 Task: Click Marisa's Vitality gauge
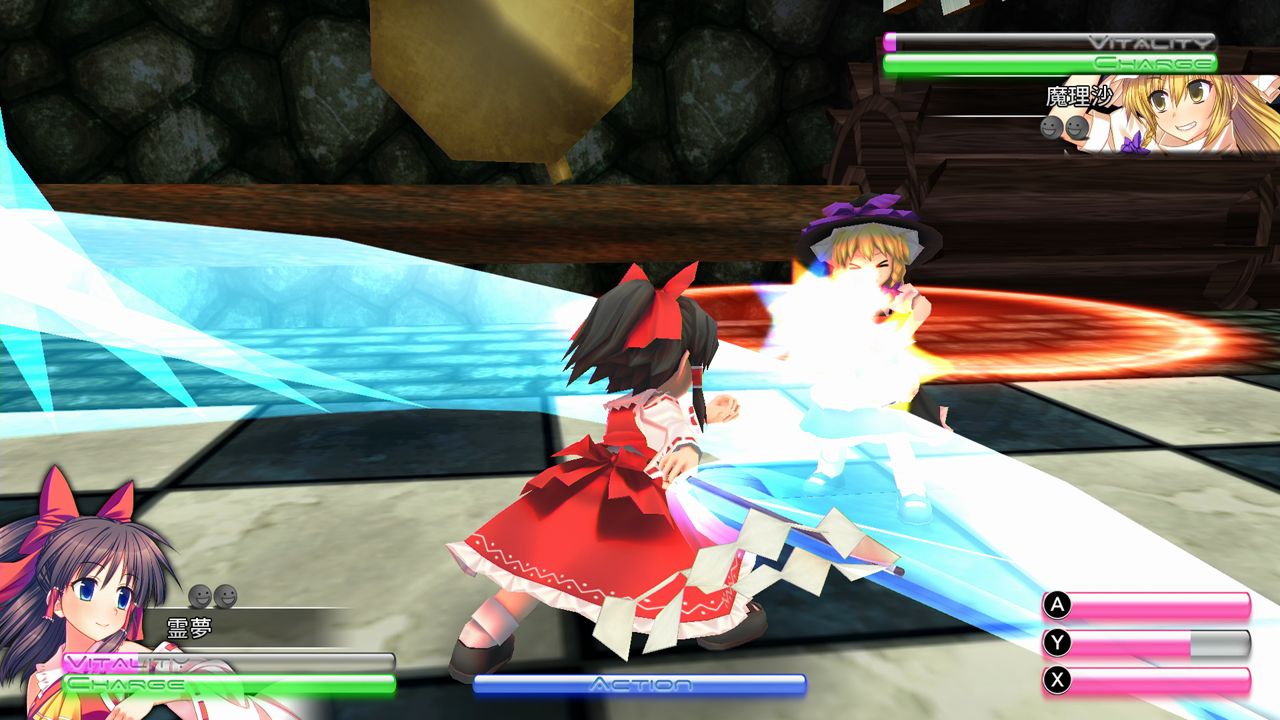click(1050, 42)
